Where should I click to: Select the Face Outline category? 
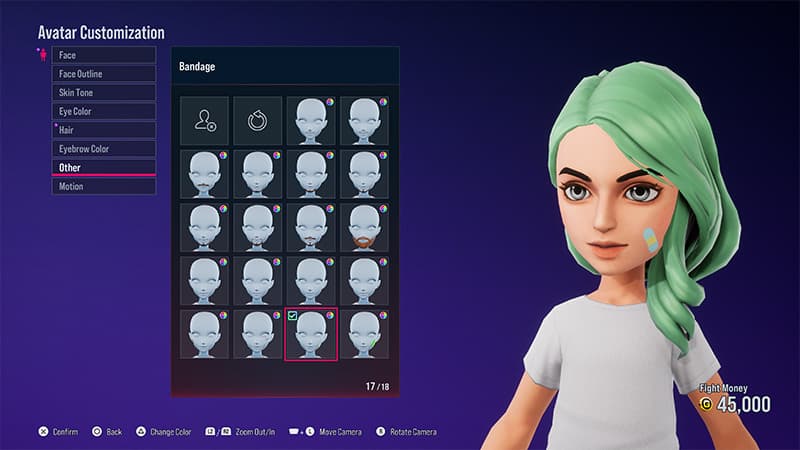pyautogui.click(x=104, y=74)
